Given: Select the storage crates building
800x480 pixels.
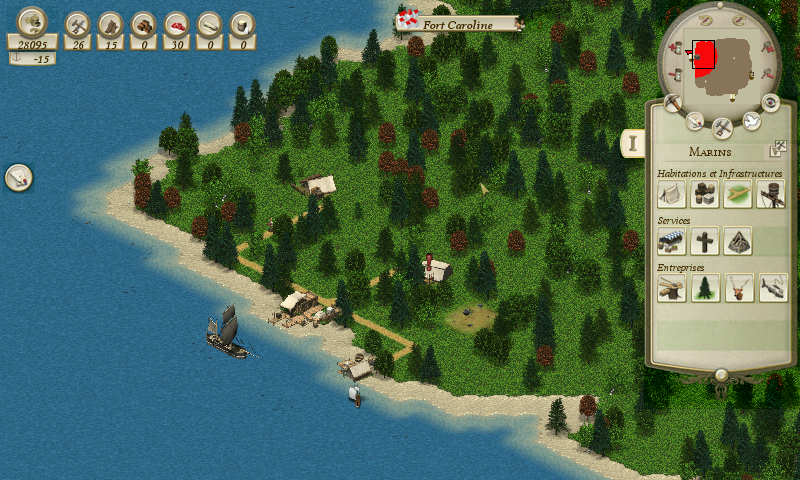Looking at the screenshot, I should (704, 194).
